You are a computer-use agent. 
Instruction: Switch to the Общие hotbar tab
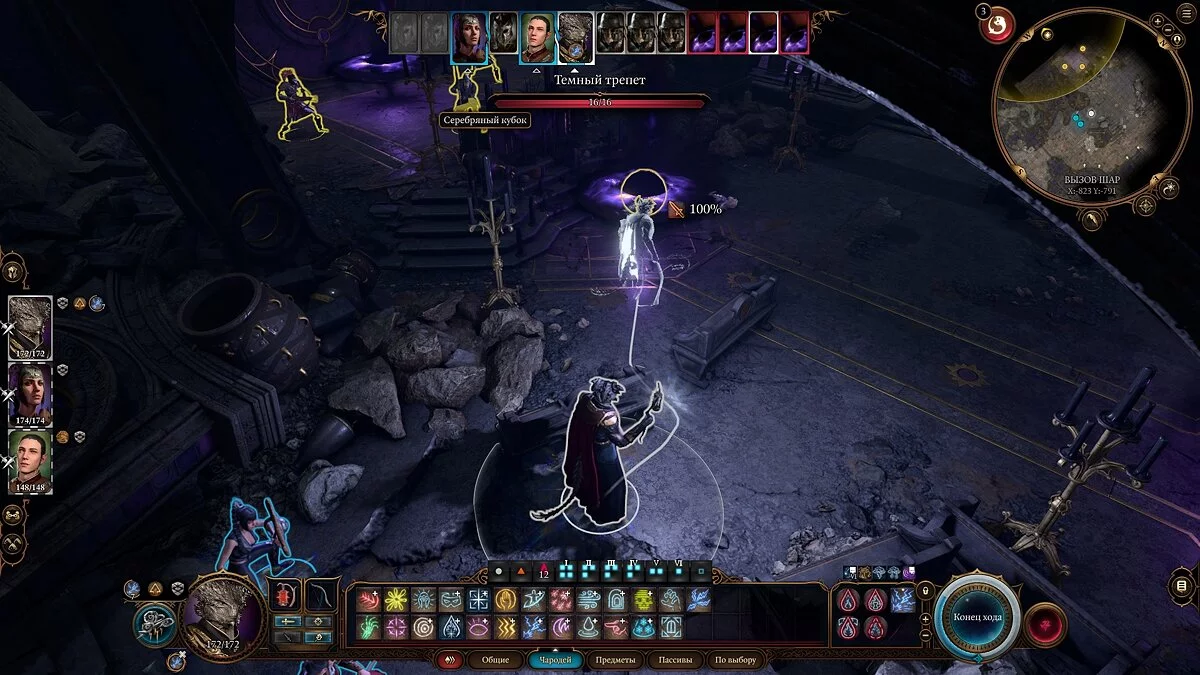495,660
